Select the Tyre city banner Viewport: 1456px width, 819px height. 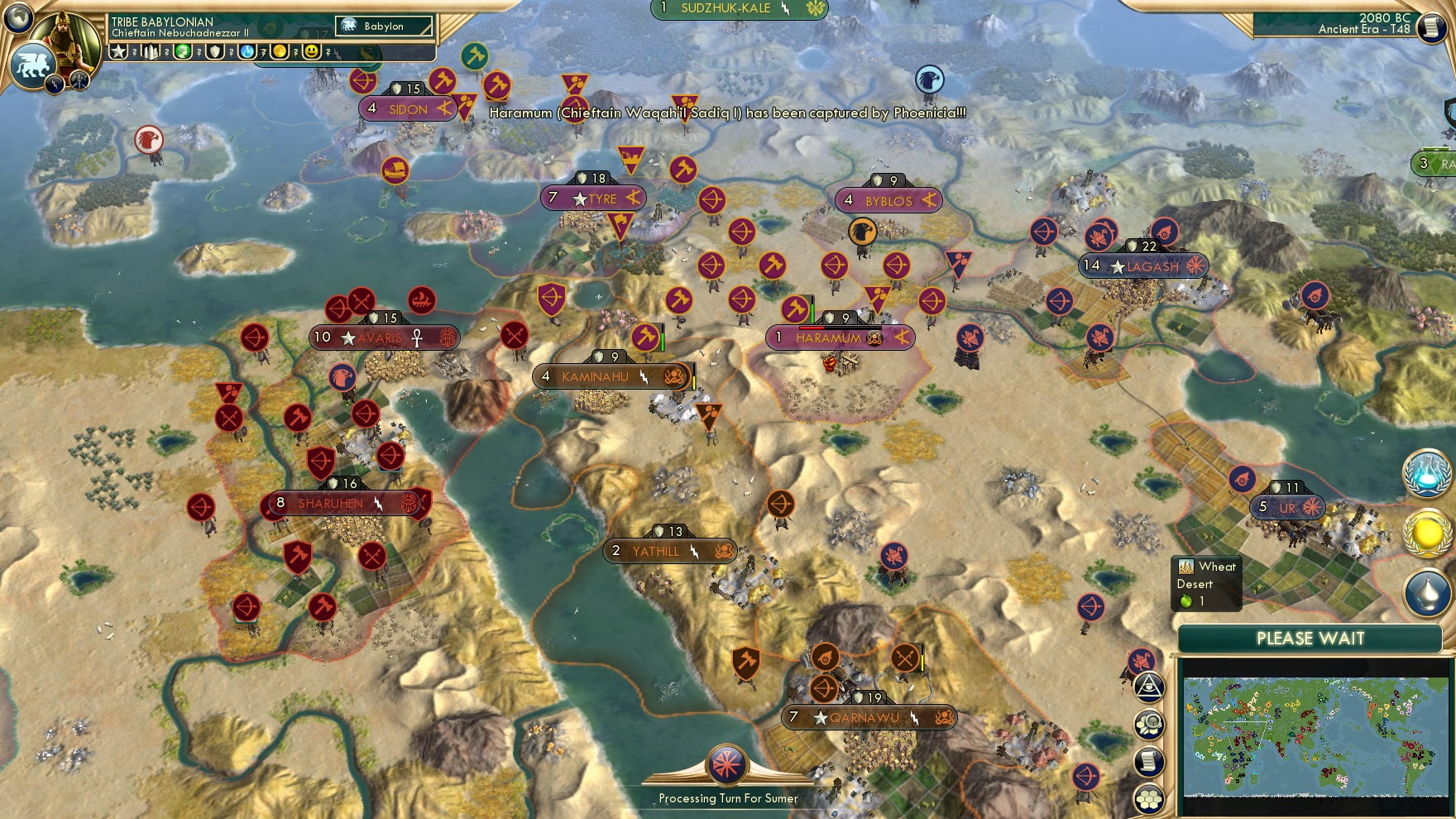593,199
